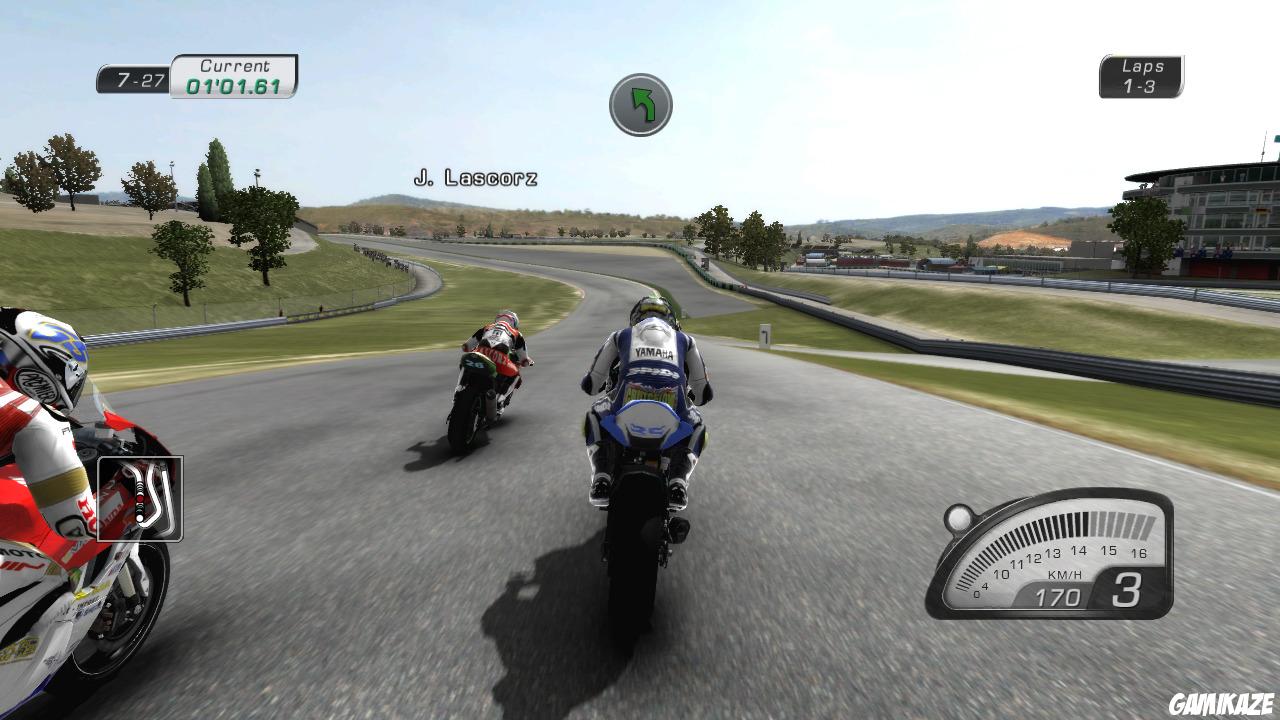The height and width of the screenshot is (720, 1280).
Task: Click the Current lap time display
Action: pyautogui.click(x=232, y=73)
